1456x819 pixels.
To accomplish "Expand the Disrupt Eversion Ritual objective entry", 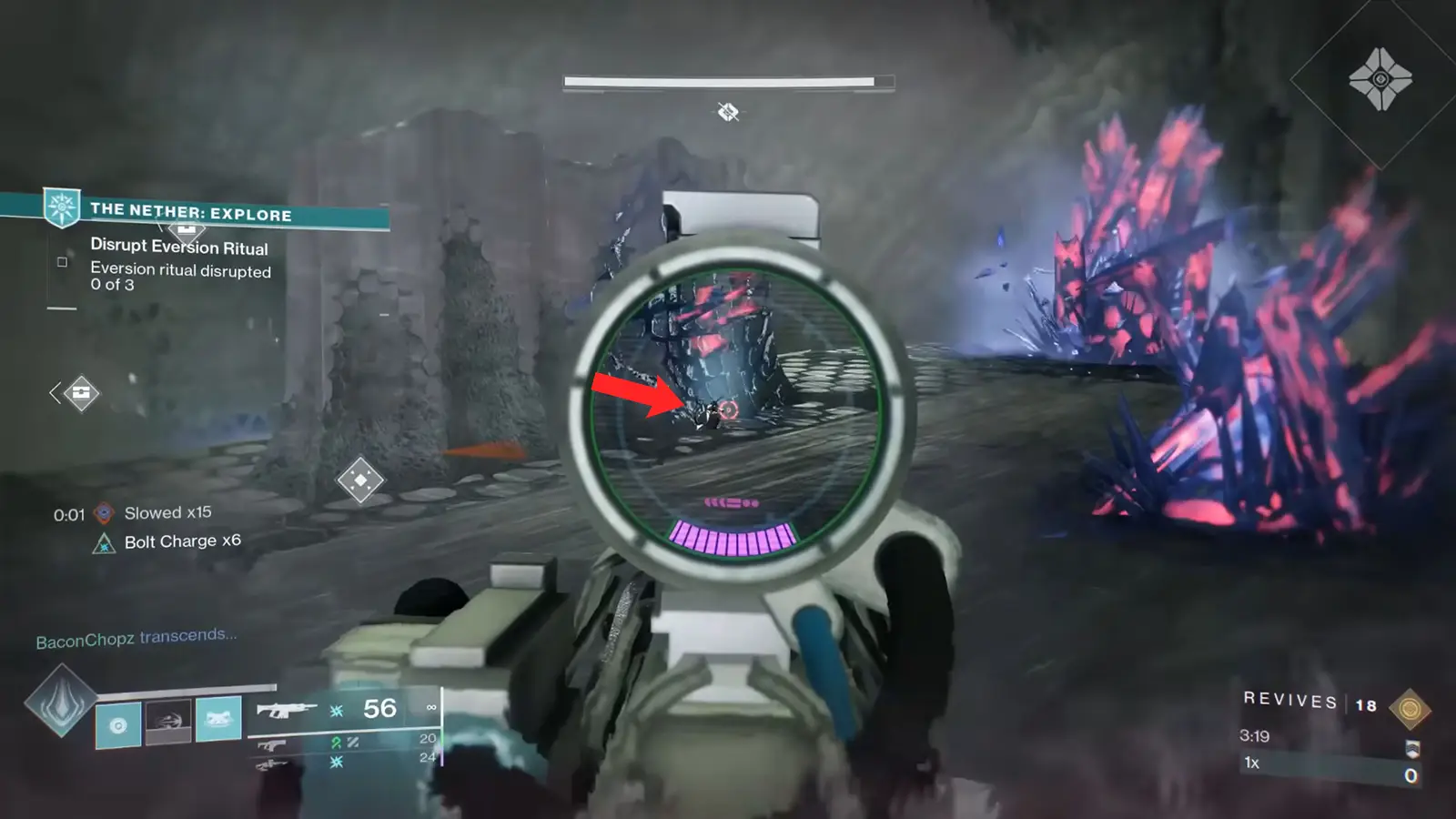I will coord(178,247).
